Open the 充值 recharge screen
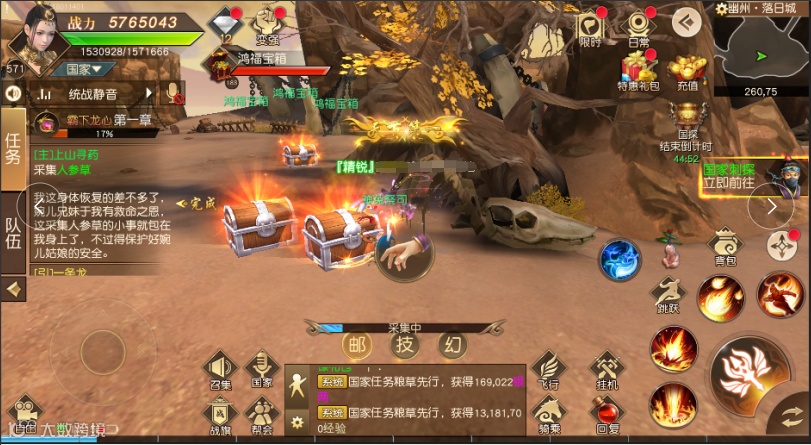The width and height of the screenshot is (811, 445). [x=688, y=72]
